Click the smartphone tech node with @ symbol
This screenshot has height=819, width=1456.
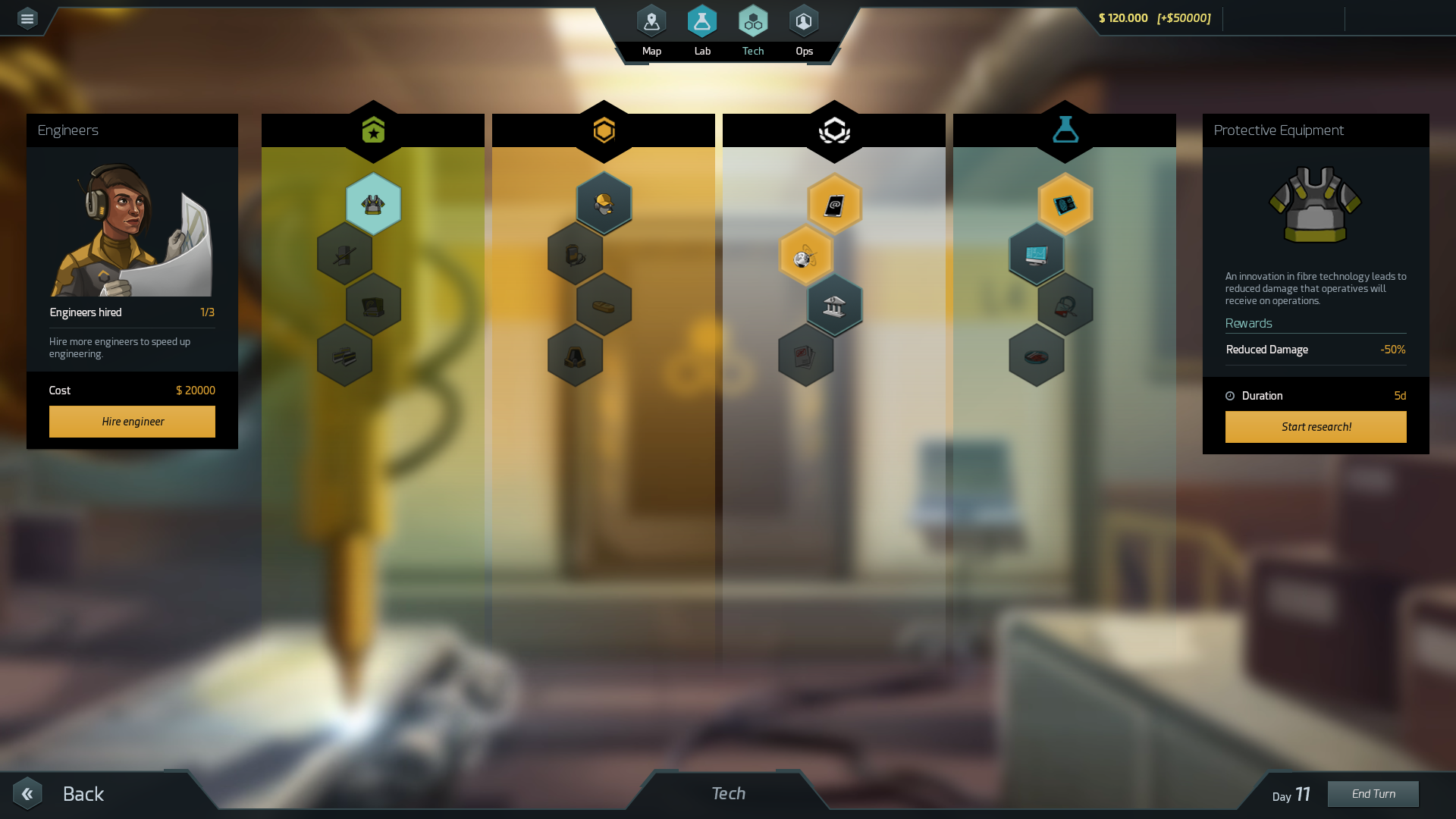click(834, 202)
